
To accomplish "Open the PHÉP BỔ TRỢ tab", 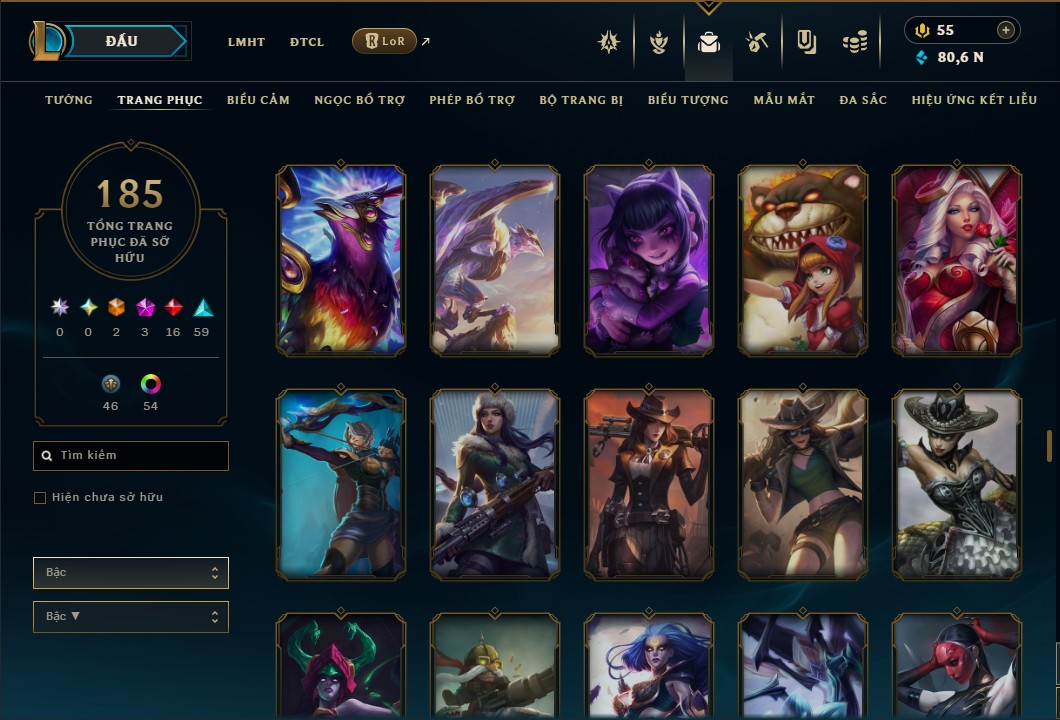I will 472,100.
